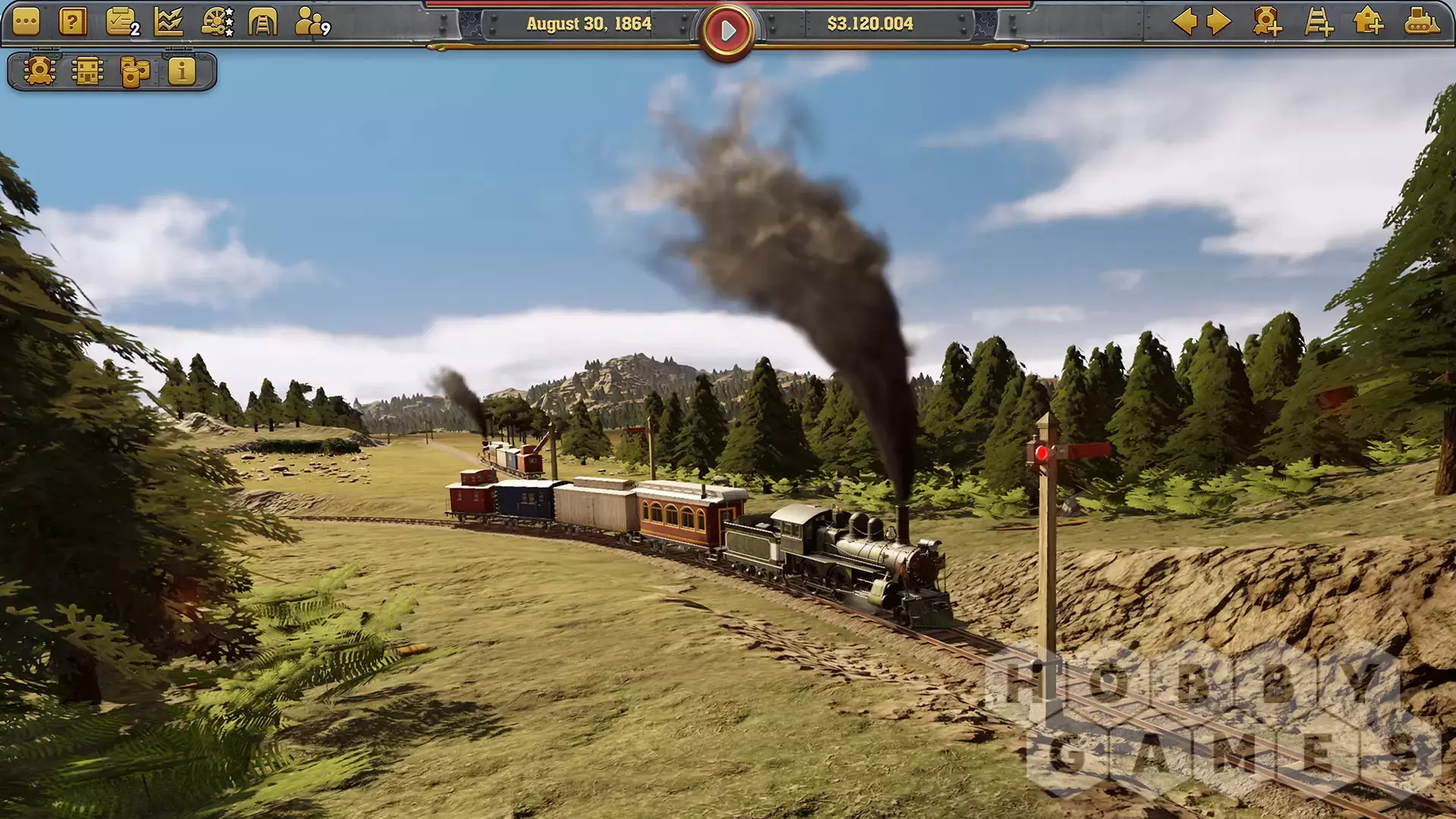Click the right arrow button
The height and width of the screenshot is (819, 1456).
[x=1218, y=22]
